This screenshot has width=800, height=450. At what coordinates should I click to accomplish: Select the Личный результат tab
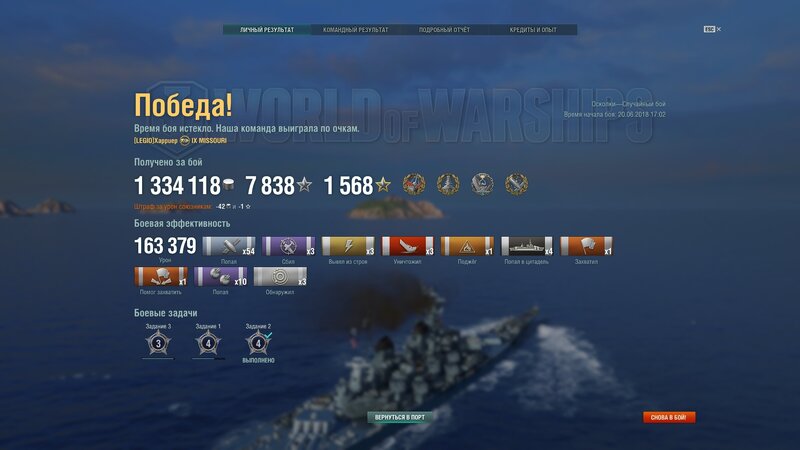[x=266, y=30]
